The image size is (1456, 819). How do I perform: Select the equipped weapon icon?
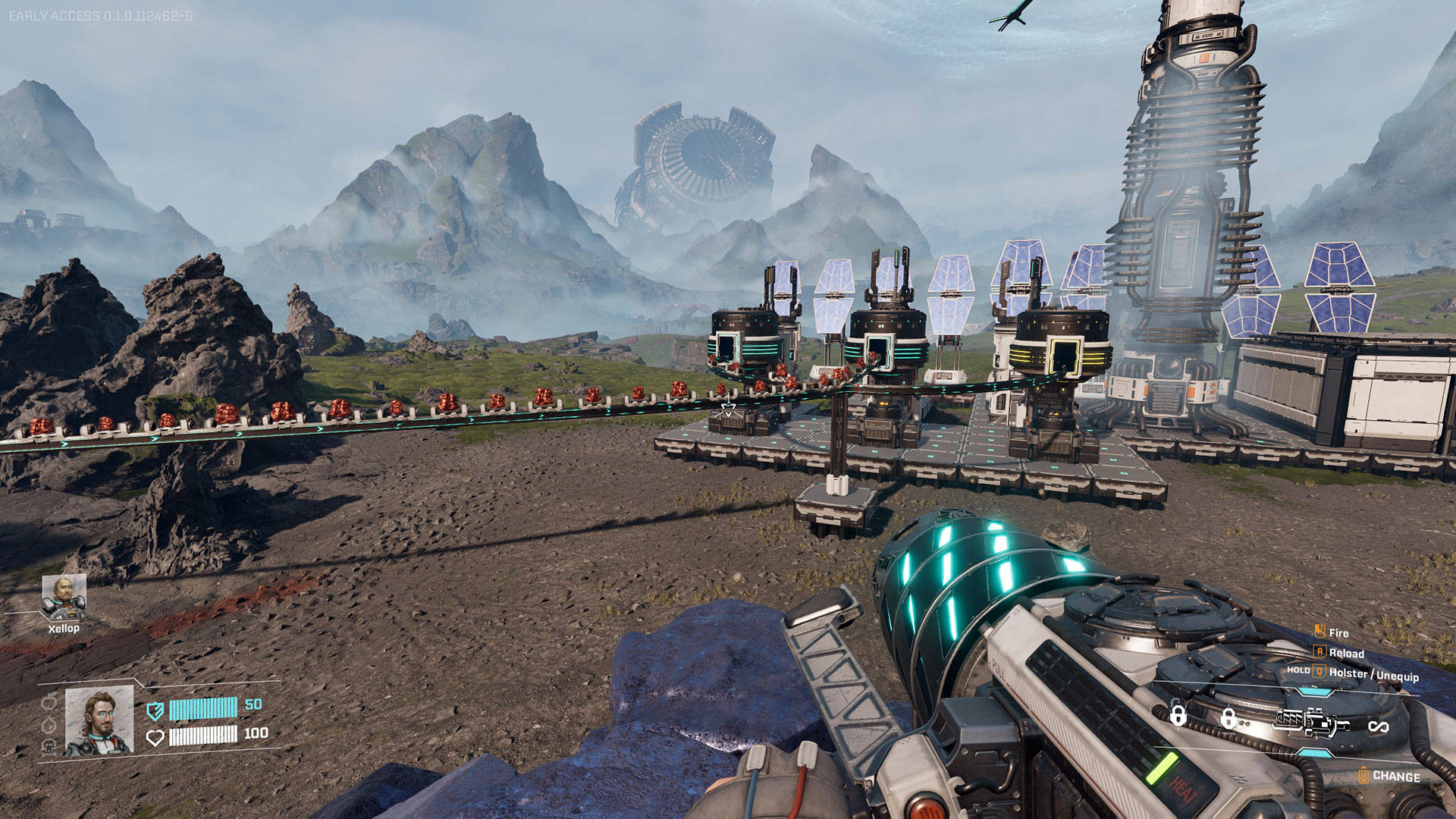(x=1313, y=722)
